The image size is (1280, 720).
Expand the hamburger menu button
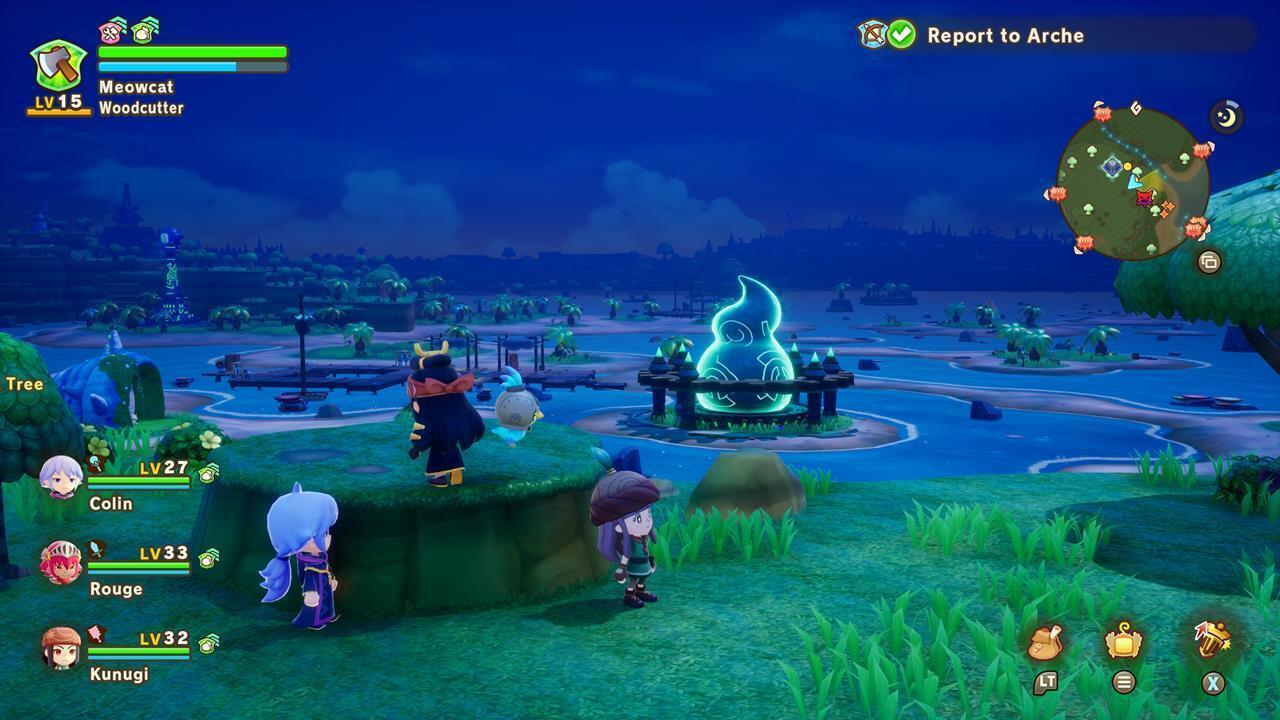pos(1124,682)
